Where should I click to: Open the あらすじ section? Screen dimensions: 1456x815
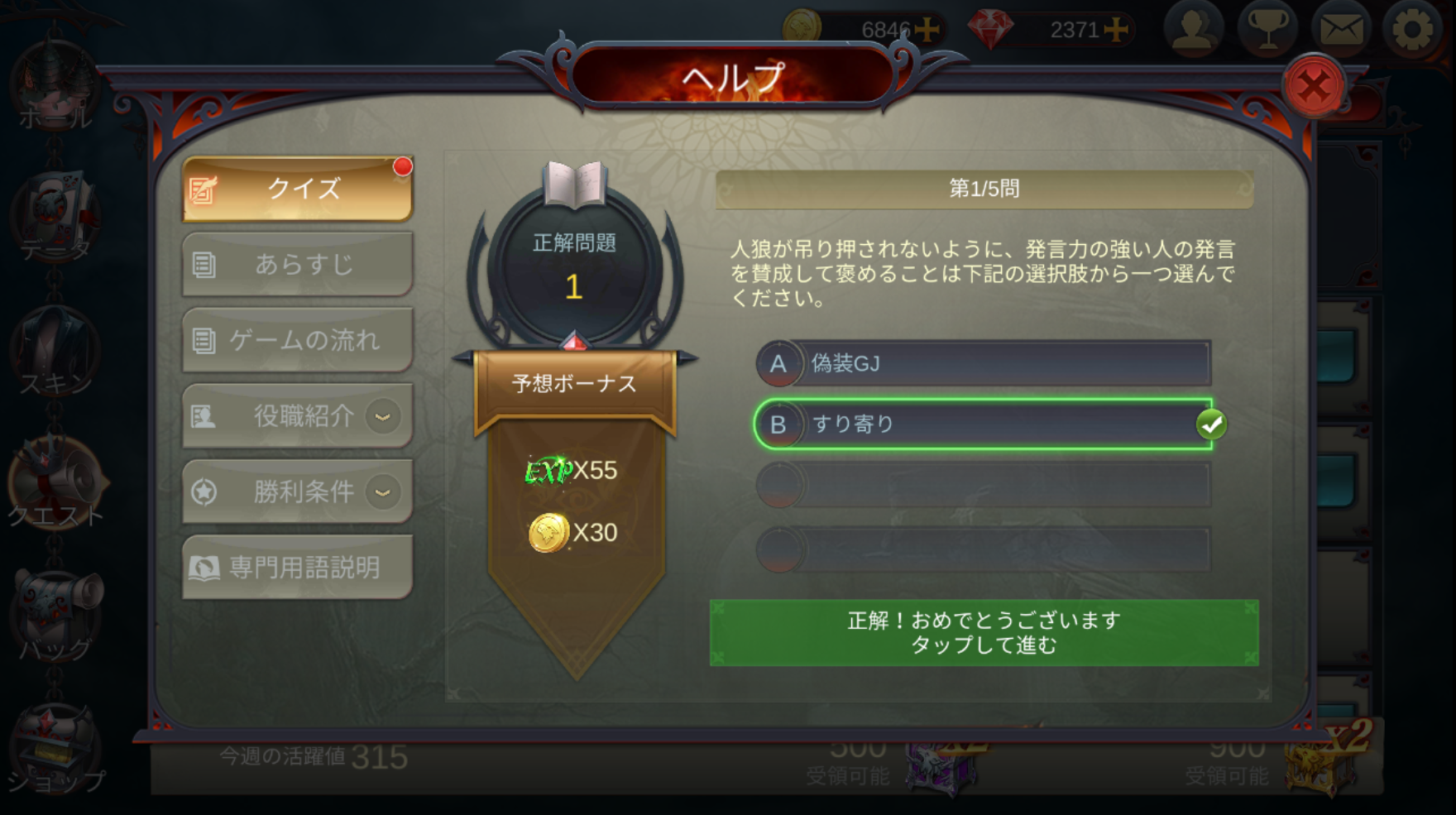coord(298,264)
